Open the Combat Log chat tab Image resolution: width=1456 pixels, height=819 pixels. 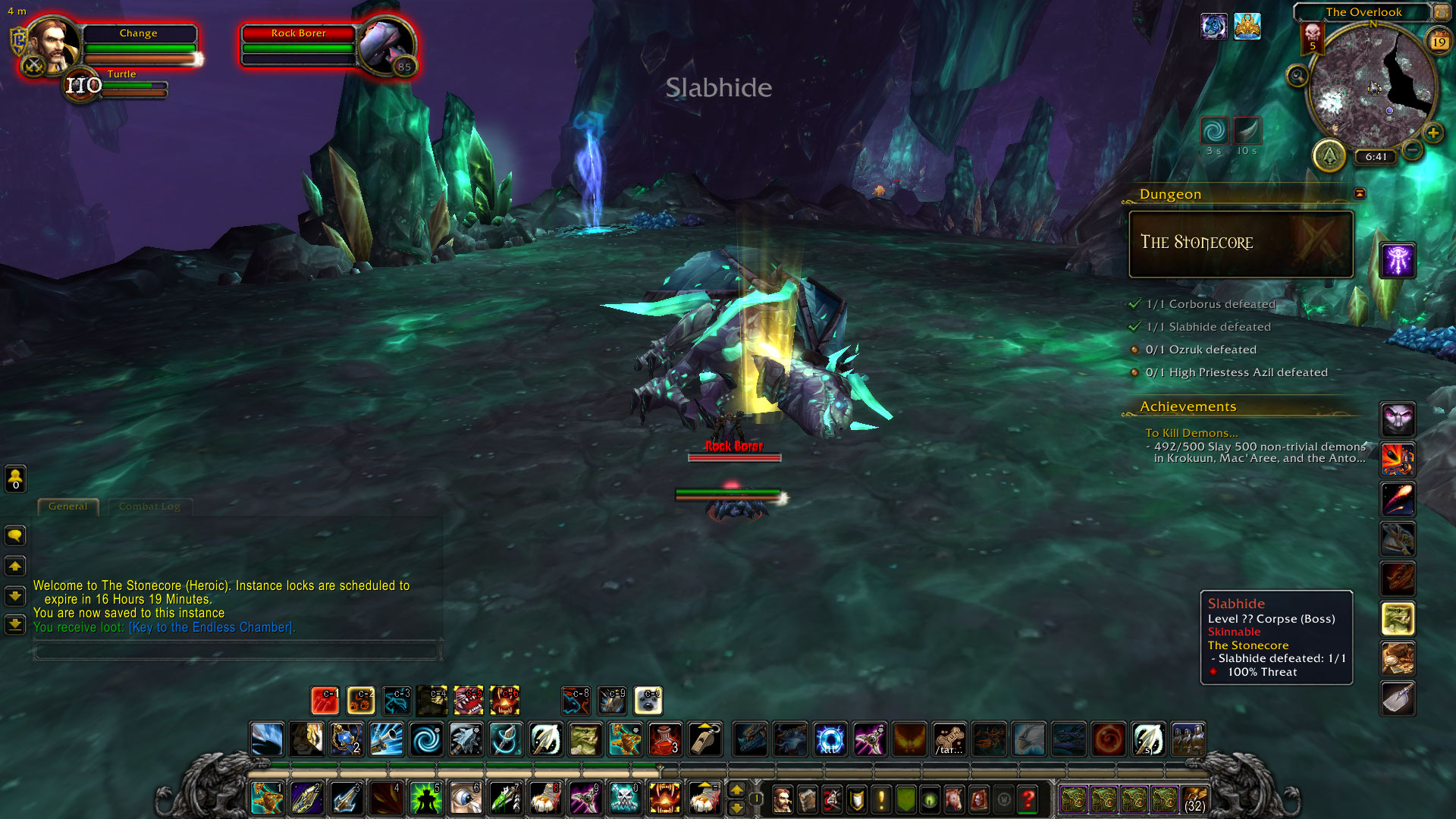pyautogui.click(x=149, y=507)
